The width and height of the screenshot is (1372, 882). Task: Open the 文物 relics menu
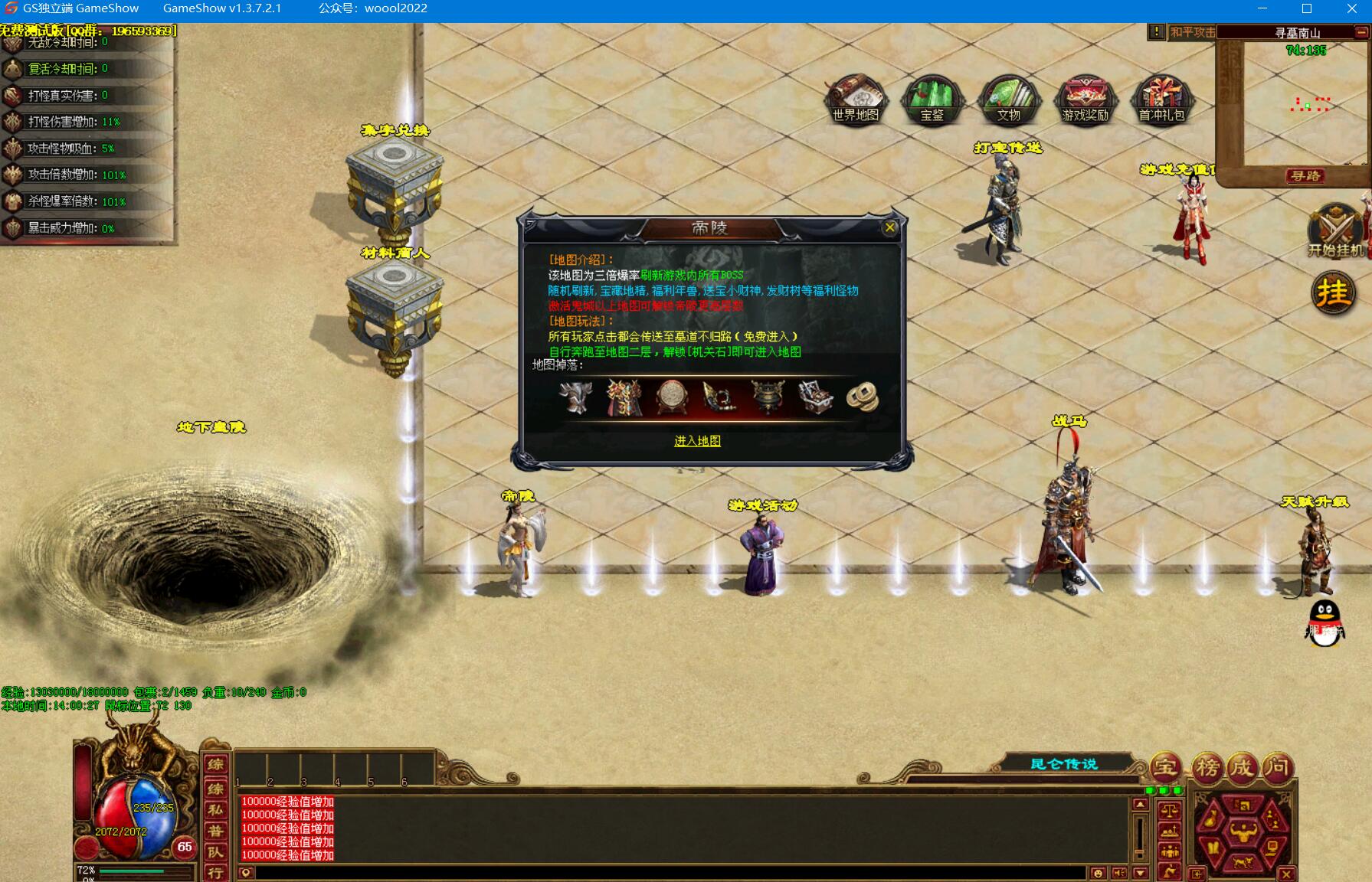[1008, 100]
